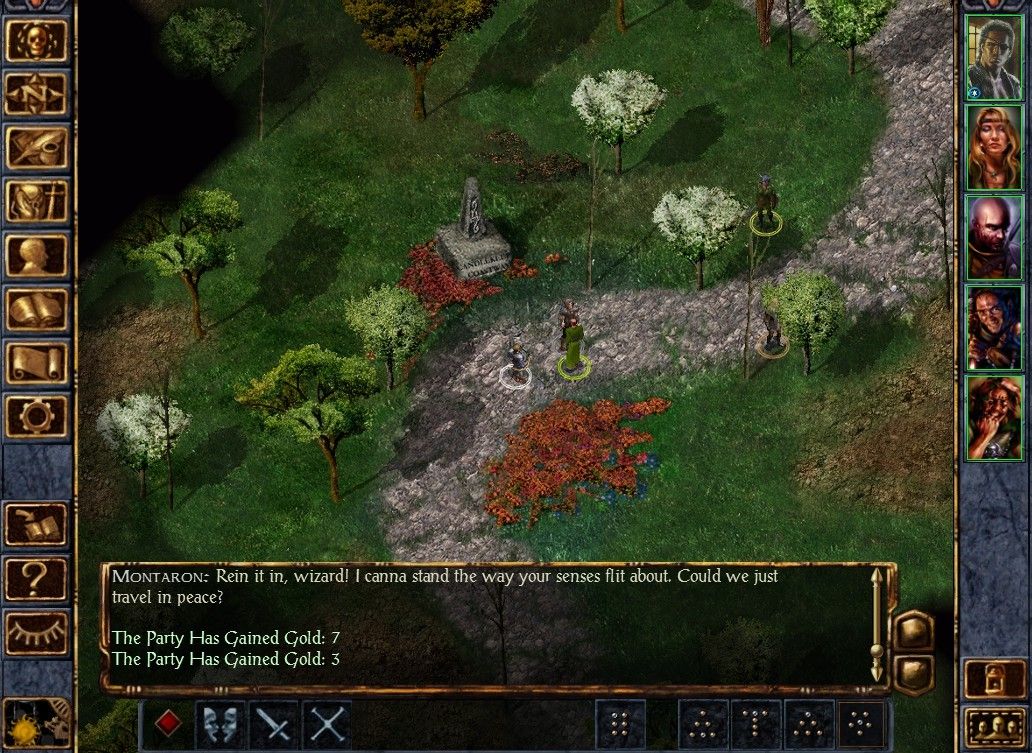
Task: Open the character record head button
Action: tap(37, 255)
